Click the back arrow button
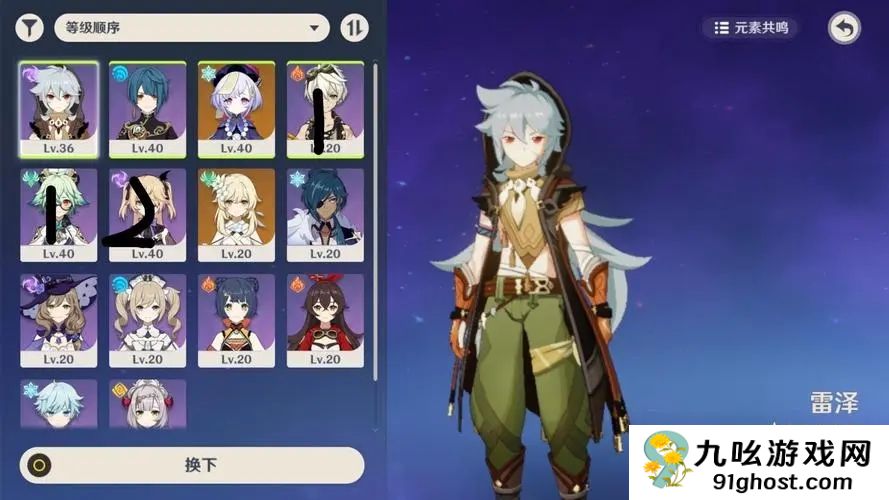This screenshot has width=889, height=500. (844, 28)
